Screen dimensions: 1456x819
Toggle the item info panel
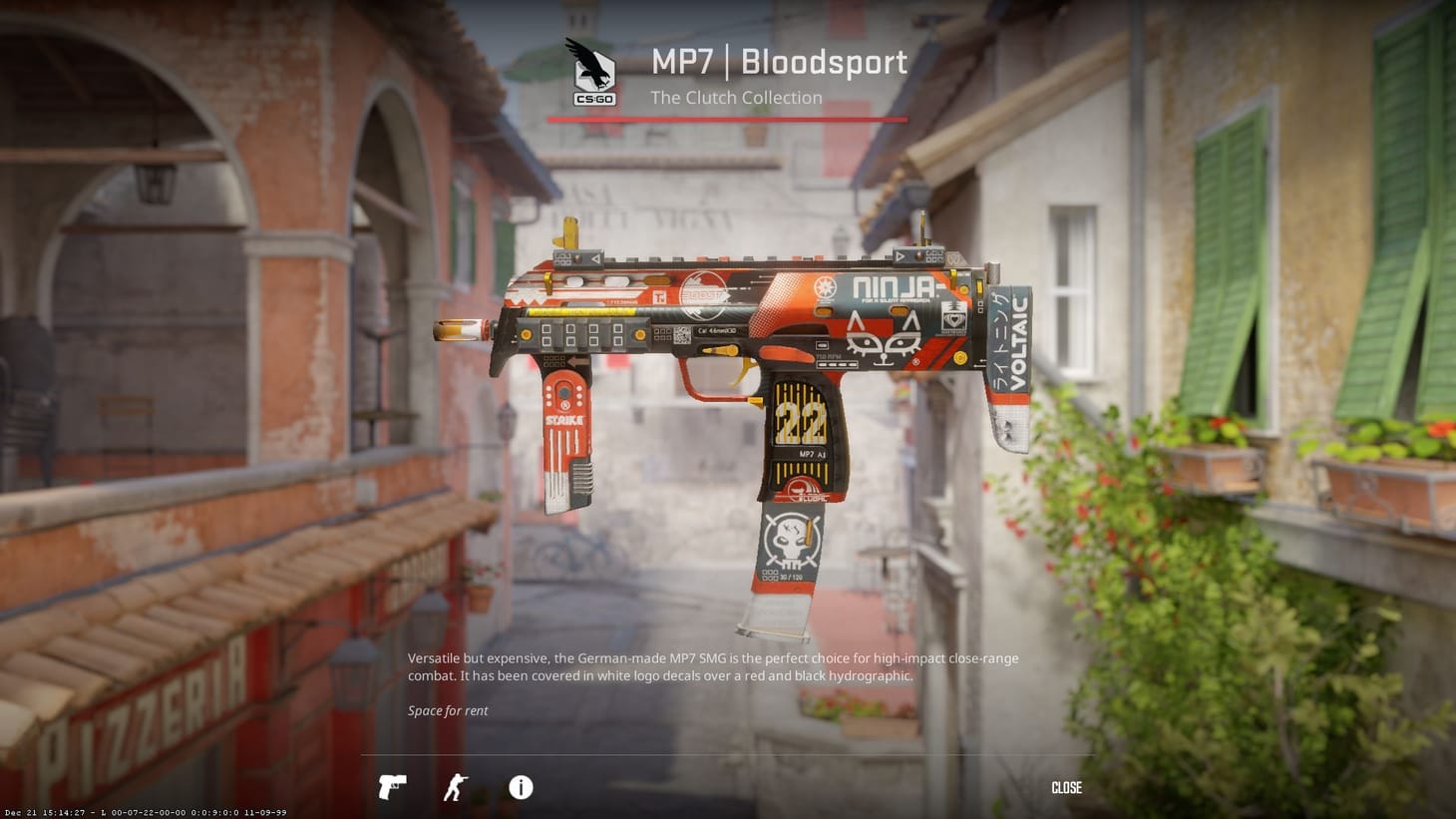tap(519, 788)
